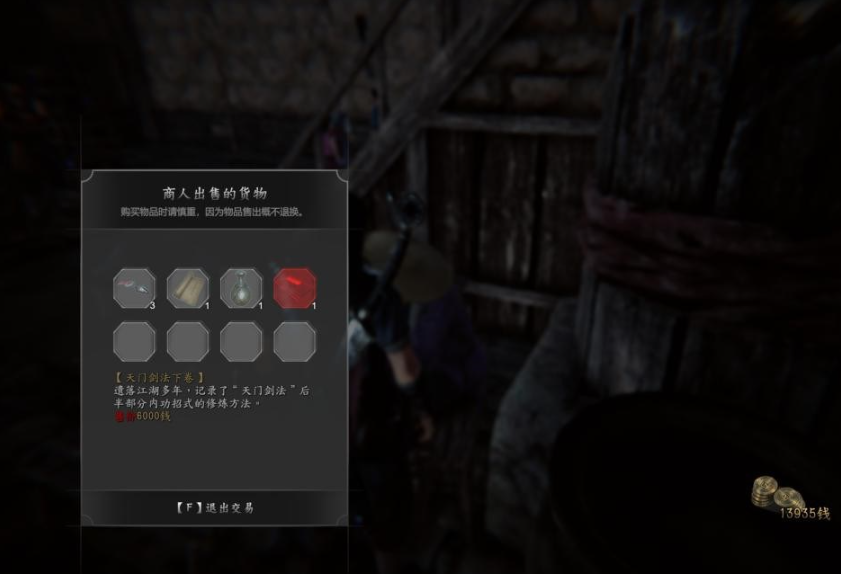Select the red highlighted 天门剑法下卷 slot
This screenshot has height=574, width=841.
tap(294, 289)
